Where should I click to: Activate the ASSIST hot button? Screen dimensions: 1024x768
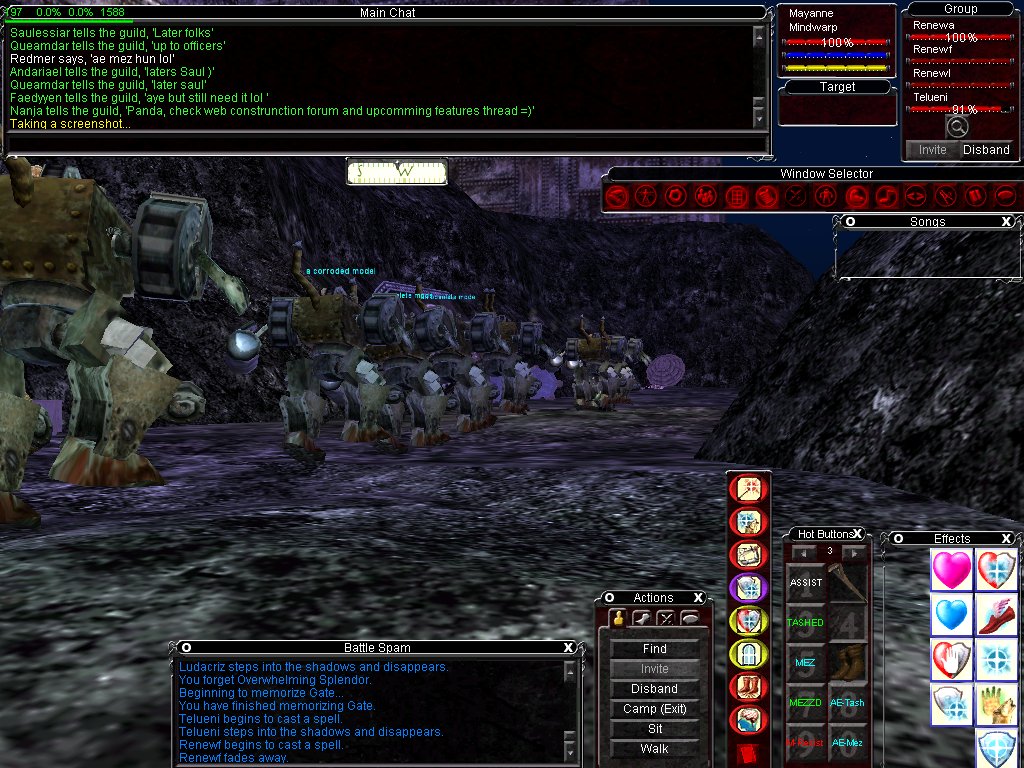pos(806,583)
